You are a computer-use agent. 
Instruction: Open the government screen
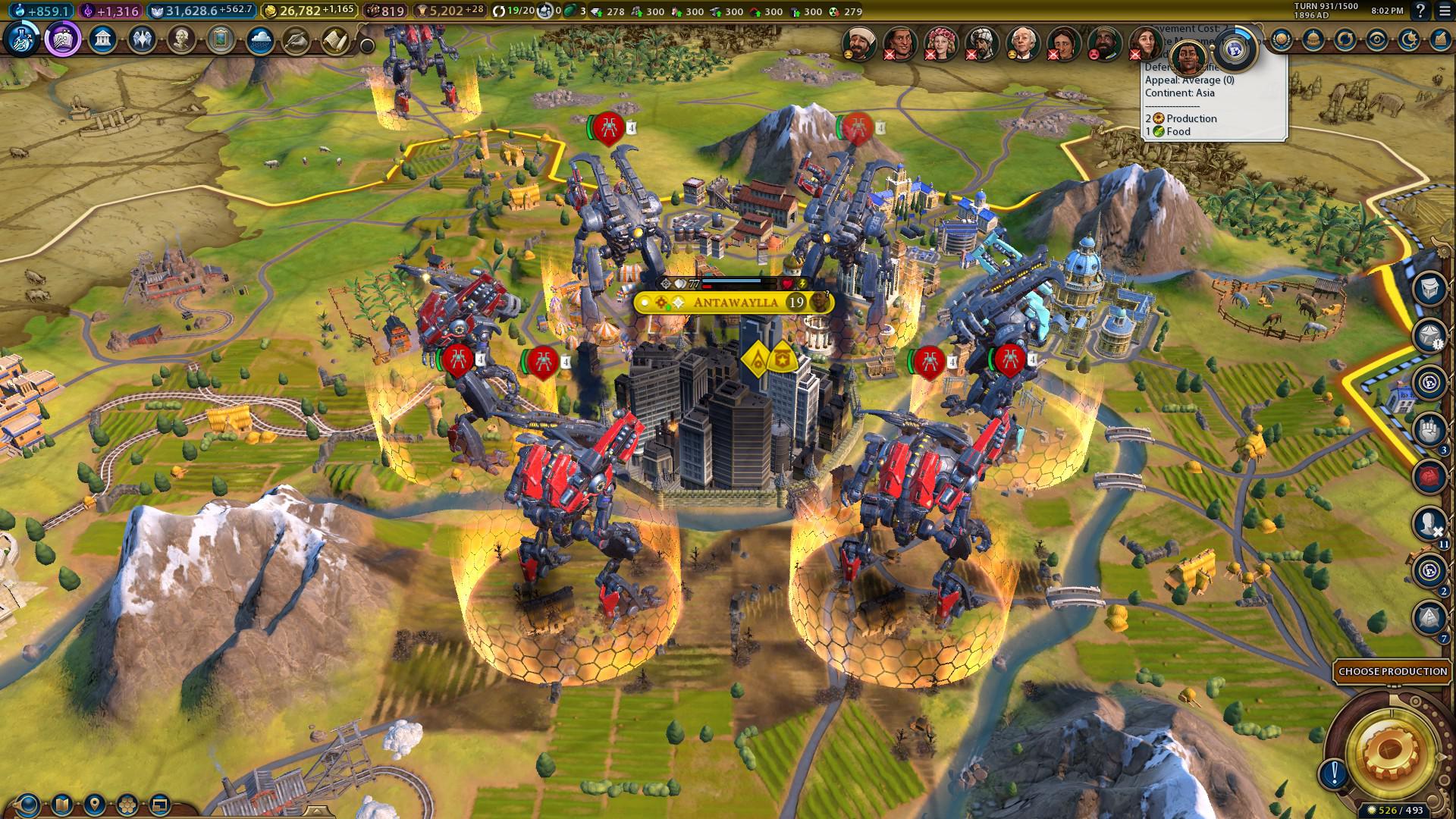click(102, 39)
